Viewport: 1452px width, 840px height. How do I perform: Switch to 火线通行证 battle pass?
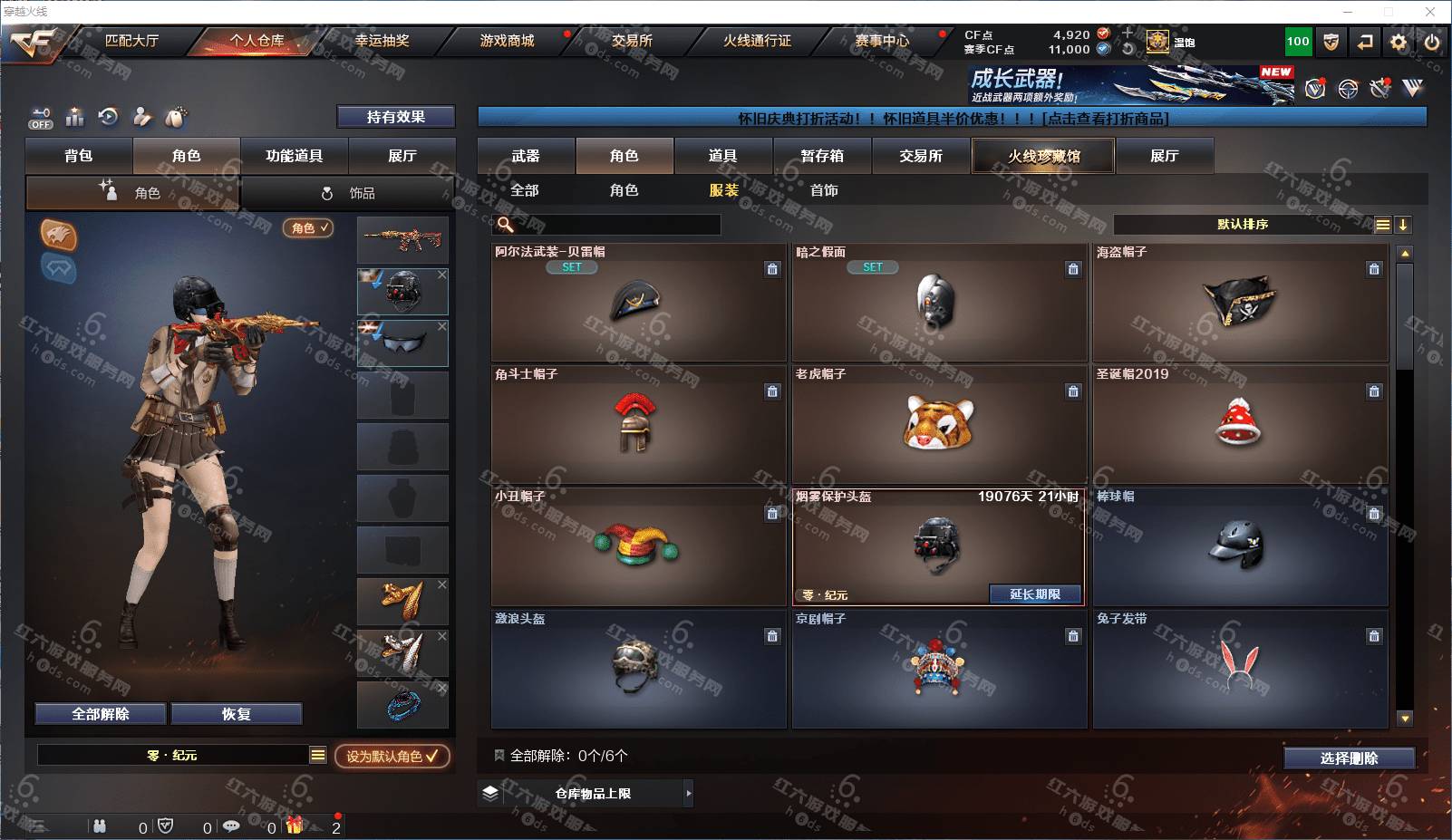[x=757, y=41]
